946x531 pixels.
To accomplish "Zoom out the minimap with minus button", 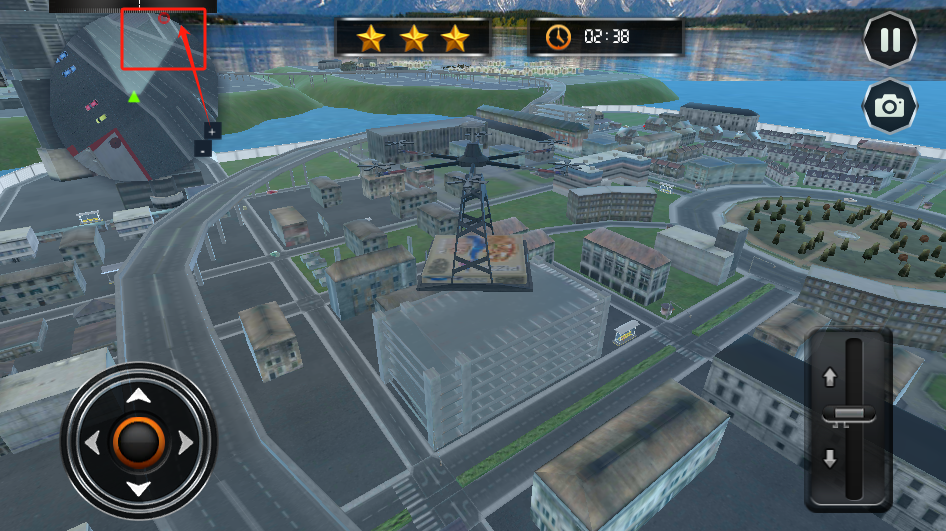I will coord(202,149).
